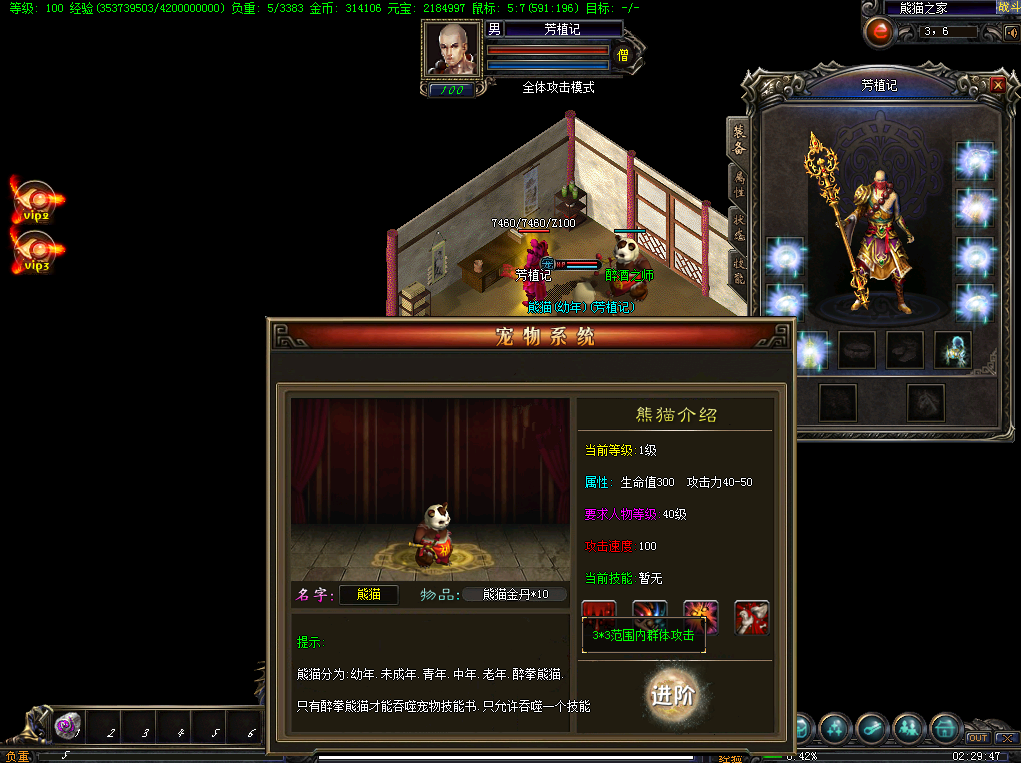Switch to the 装备 equipment tab
The image size is (1021, 763).
tap(739, 138)
